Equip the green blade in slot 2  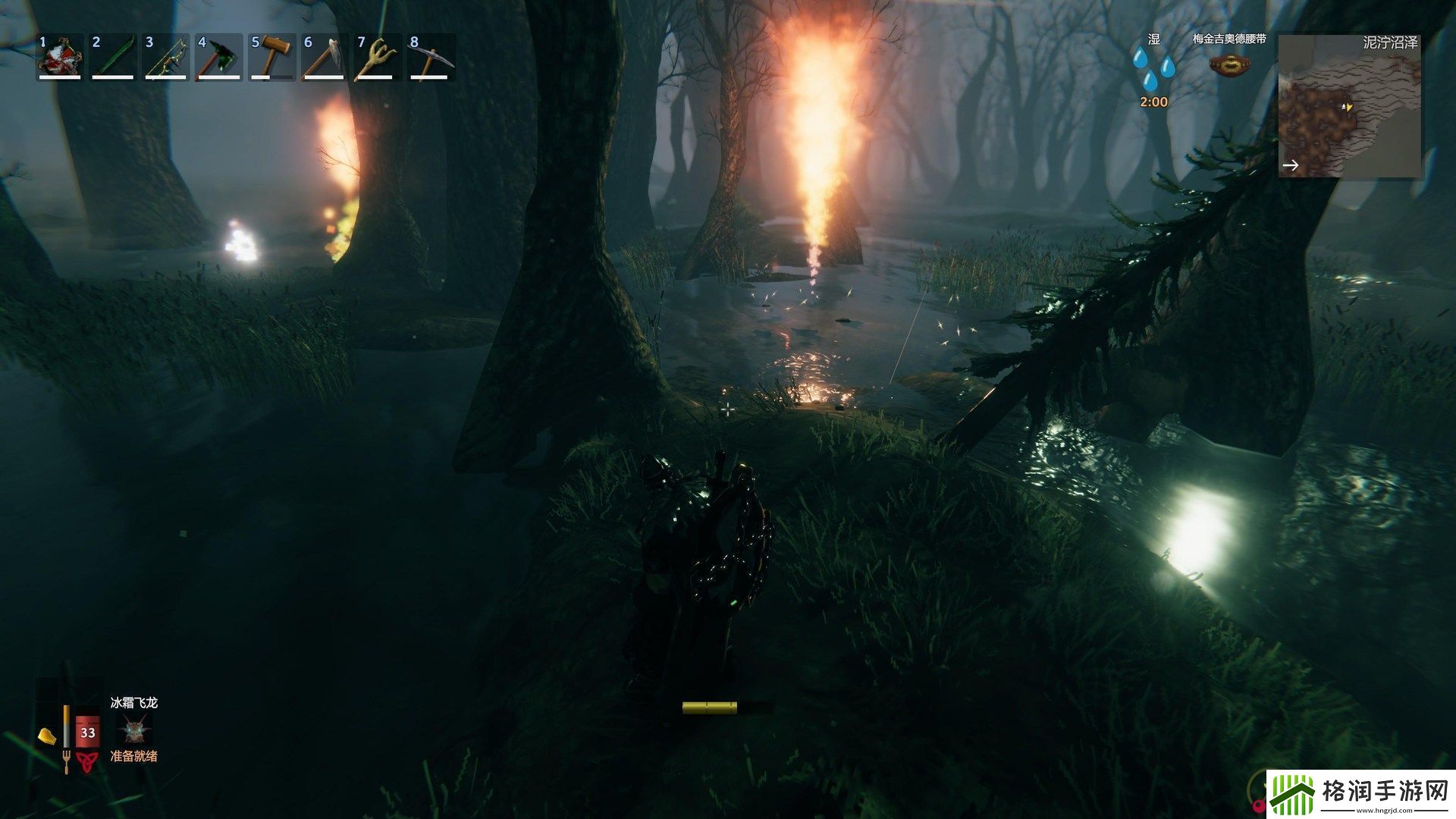113,56
